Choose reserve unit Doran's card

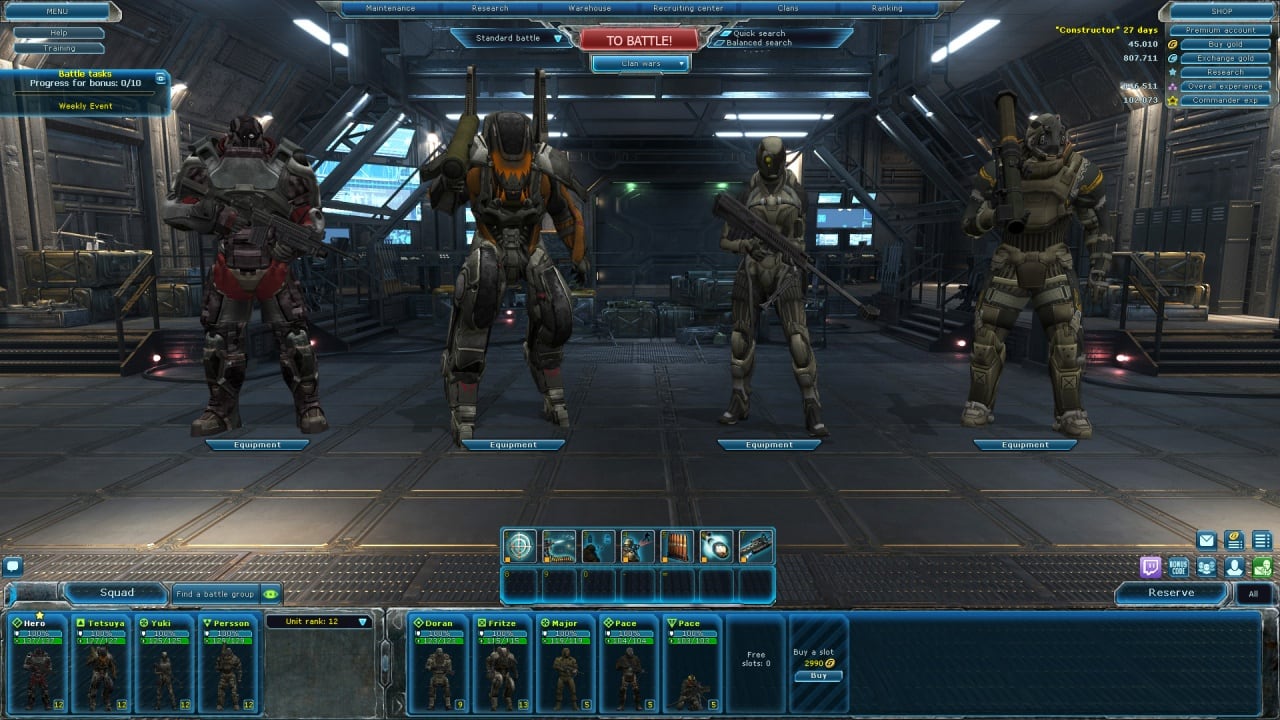[x=438, y=663]
